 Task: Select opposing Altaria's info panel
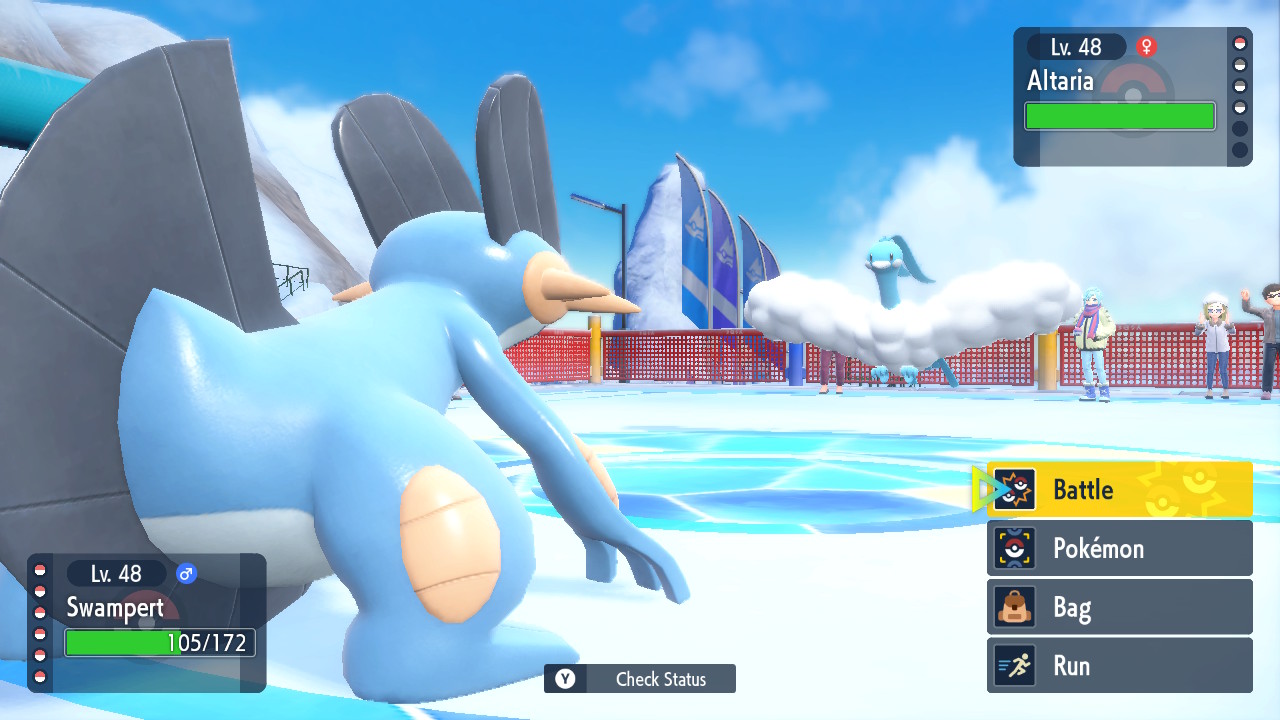[1132, 96]
